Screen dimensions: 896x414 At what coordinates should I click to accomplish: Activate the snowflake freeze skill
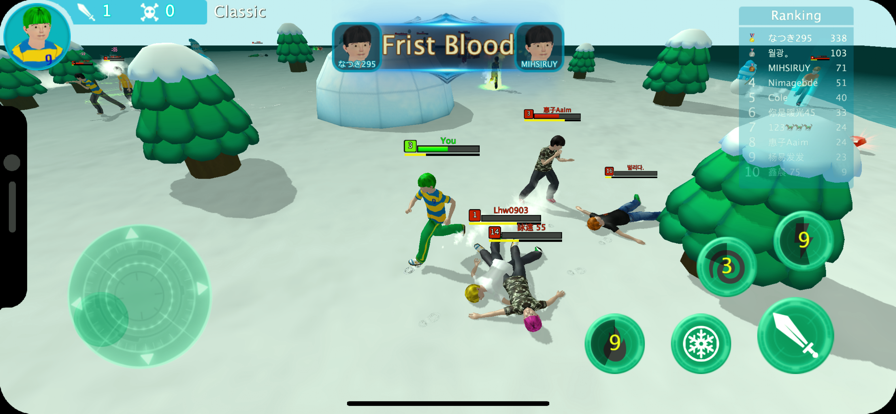(700, 344)
